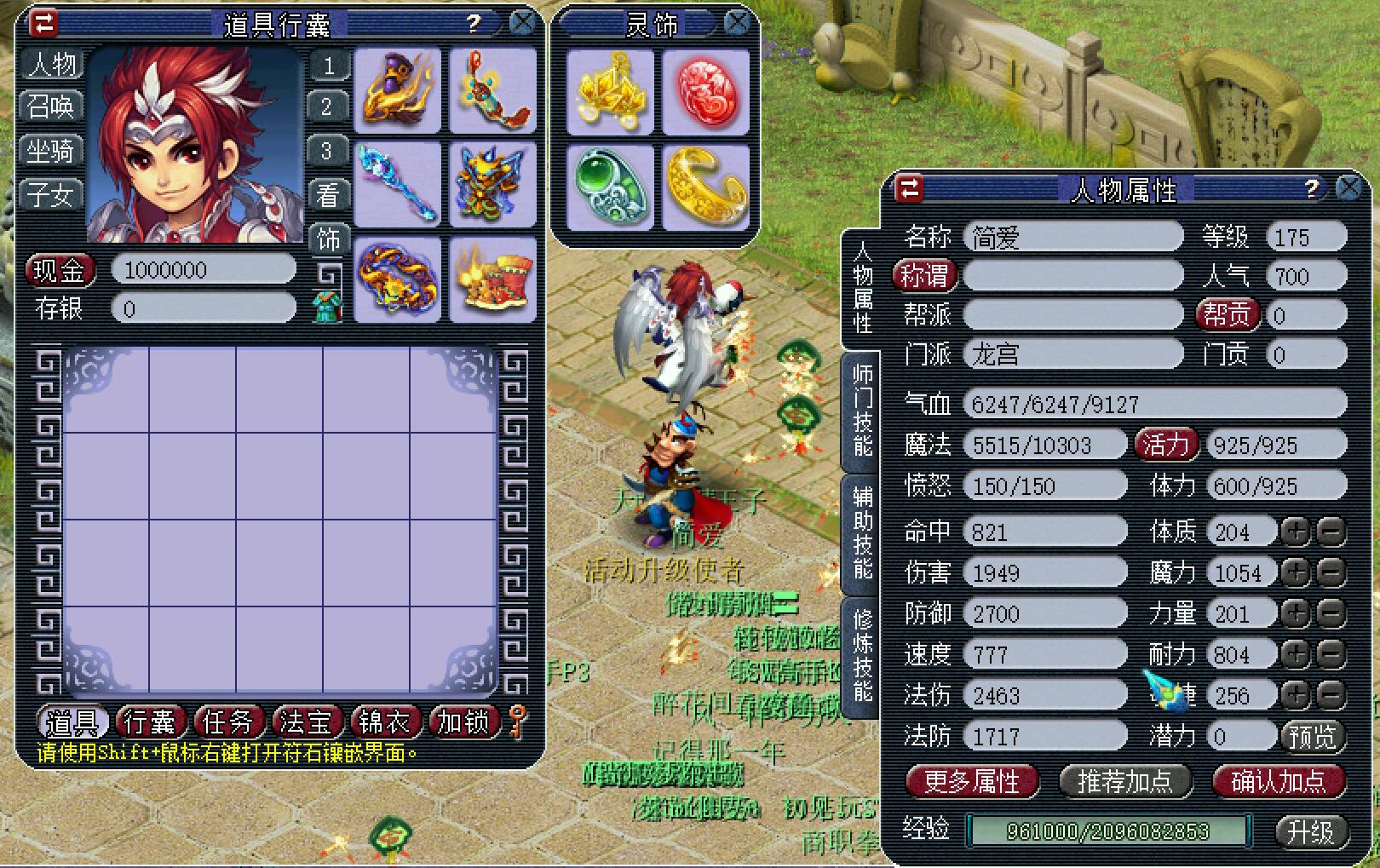Select the 子女 children tab
The width and height of the screenshot is (1380, 868).
(51, 195)
